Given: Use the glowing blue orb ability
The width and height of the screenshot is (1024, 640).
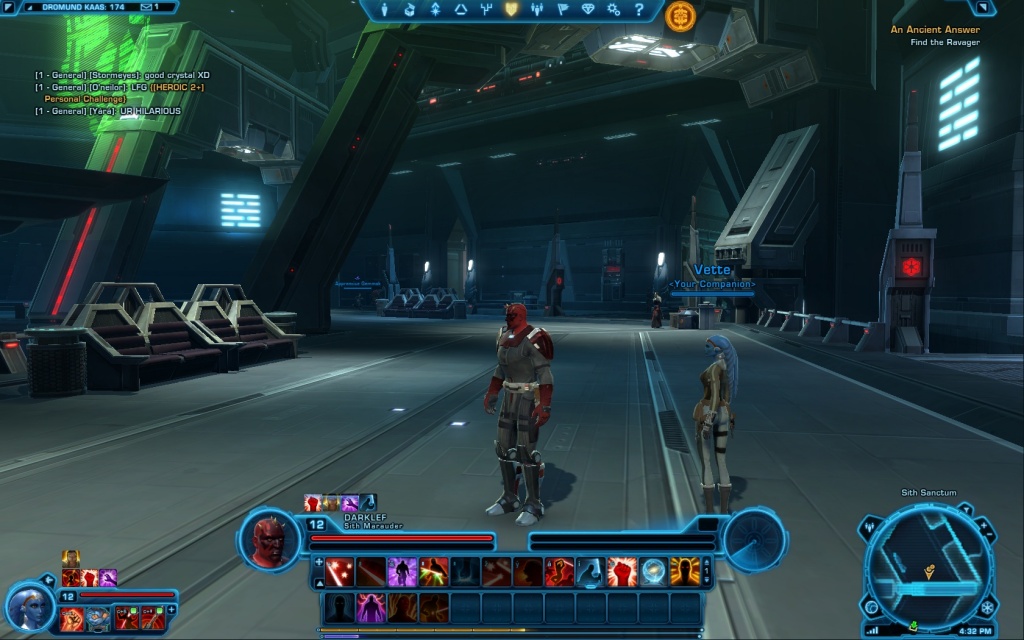Looking at the screenshot, I should 654,572.
